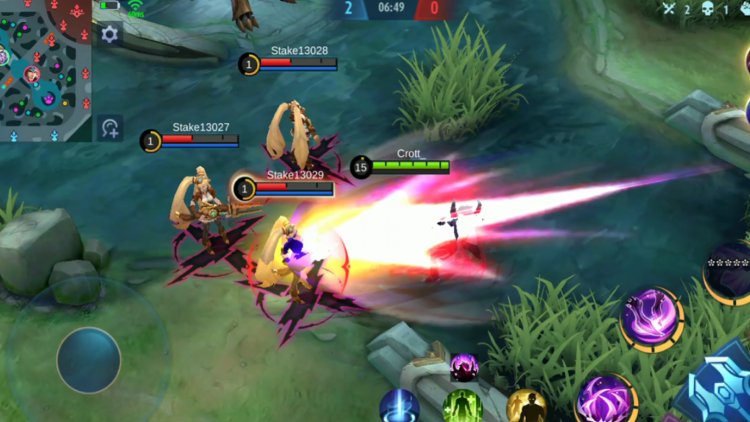The height and width of the screenshot is (422, 750).
Task: Activate the purple flame skill
Action: pyautogui.click(x=651, y=319)
